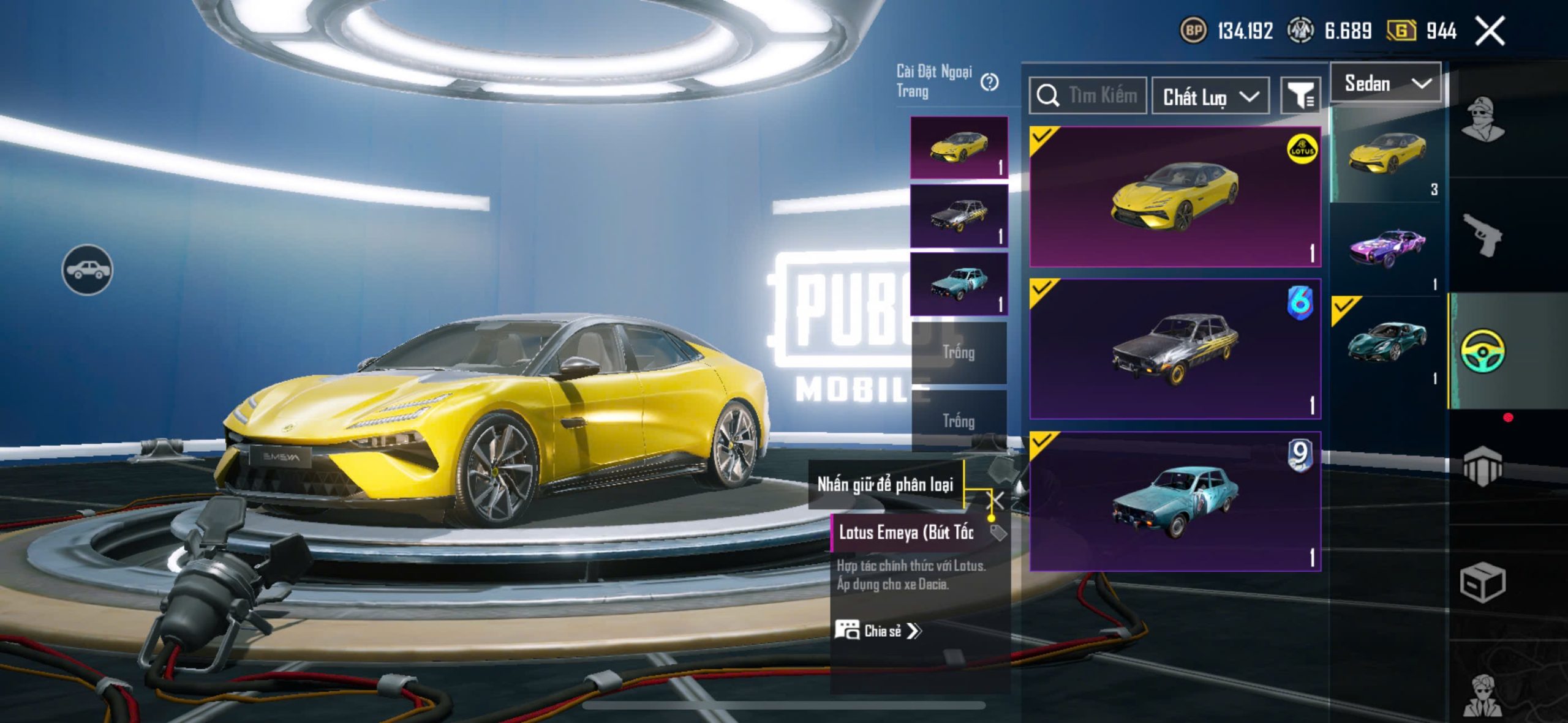This screenshot has height=723, width=1568.
Task: Close the vehicle inventory screen
Action: coord(1490,31)
